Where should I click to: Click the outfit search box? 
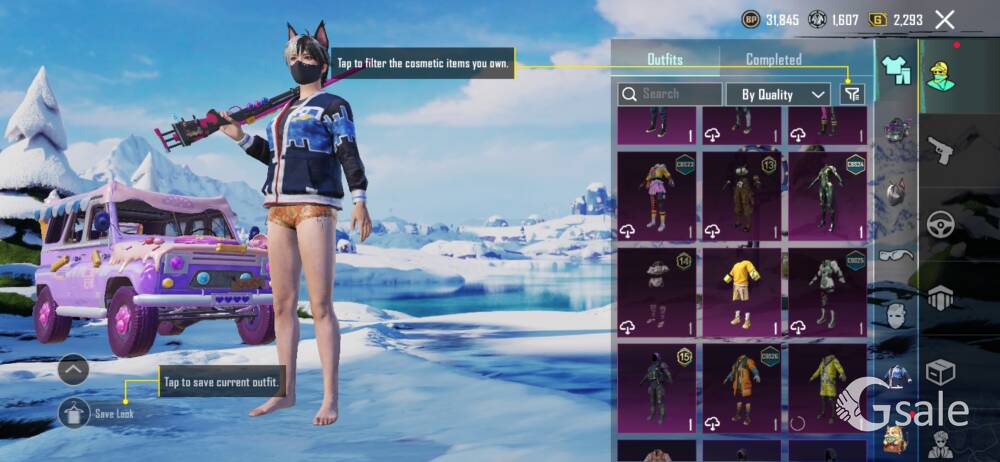tap(670, 94)
